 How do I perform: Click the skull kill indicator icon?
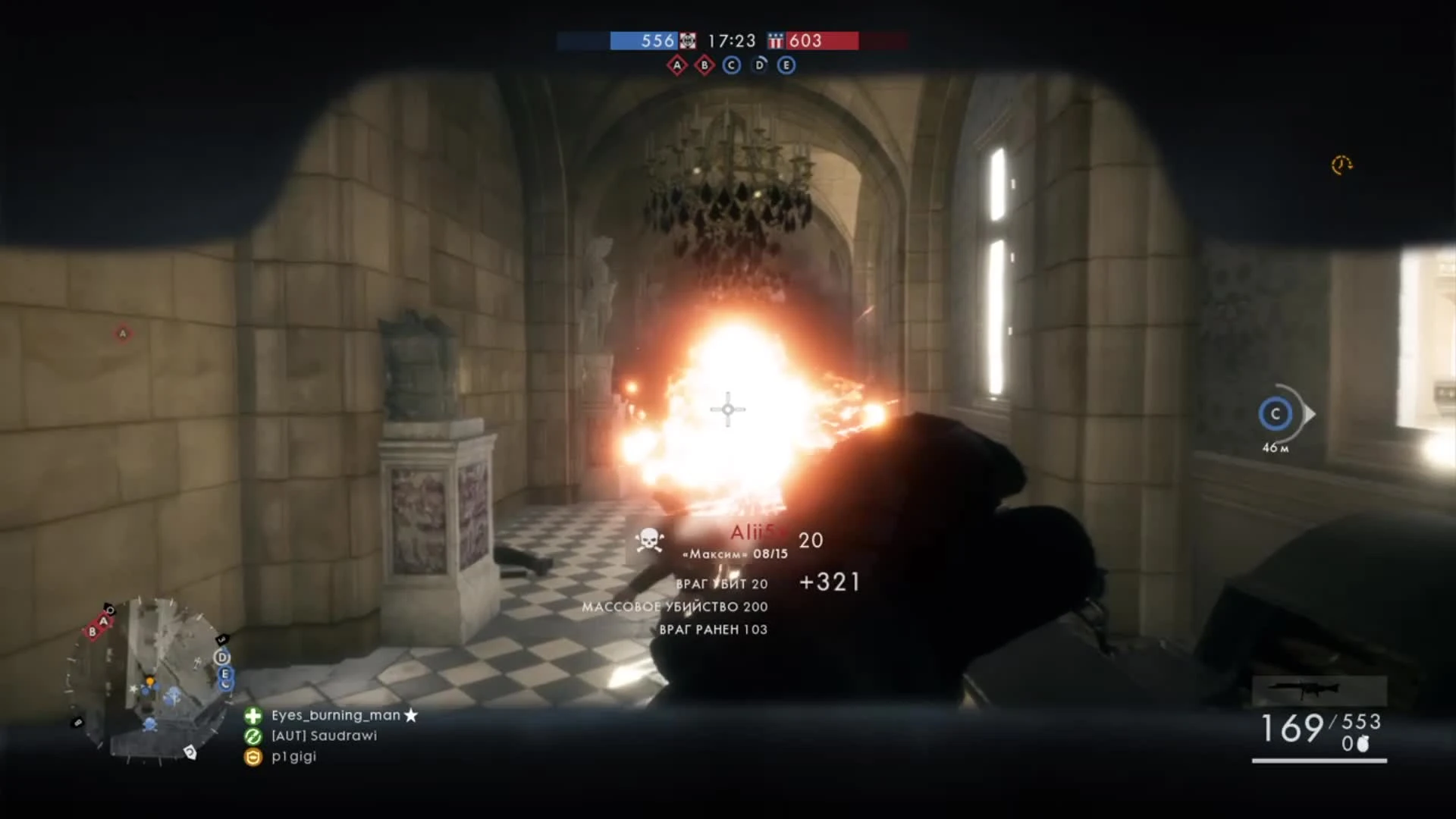[x=648, y=541]
